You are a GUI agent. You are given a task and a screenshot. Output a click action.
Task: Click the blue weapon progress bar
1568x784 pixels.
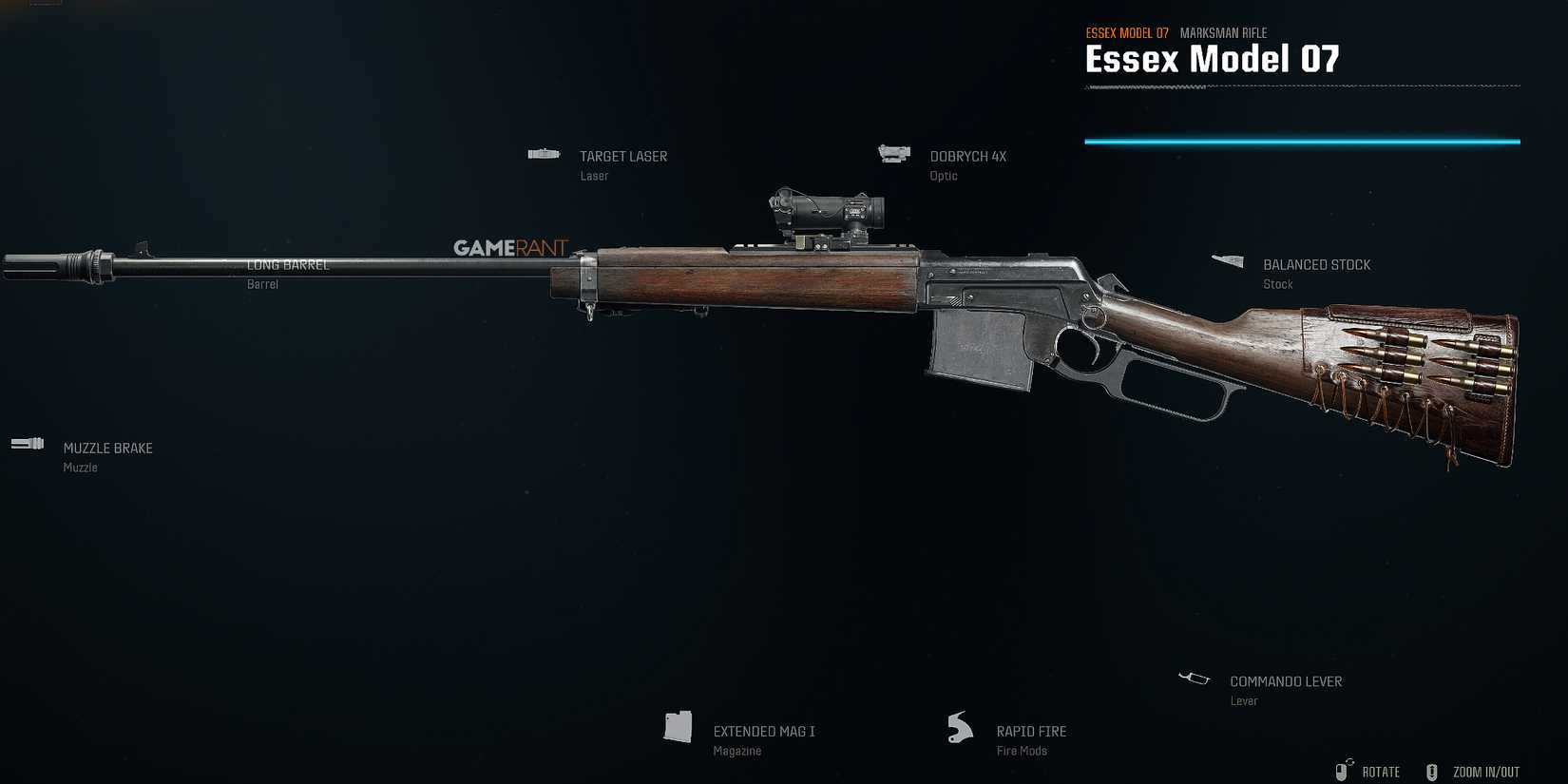pyautogui.click(x=1302, y=140)
